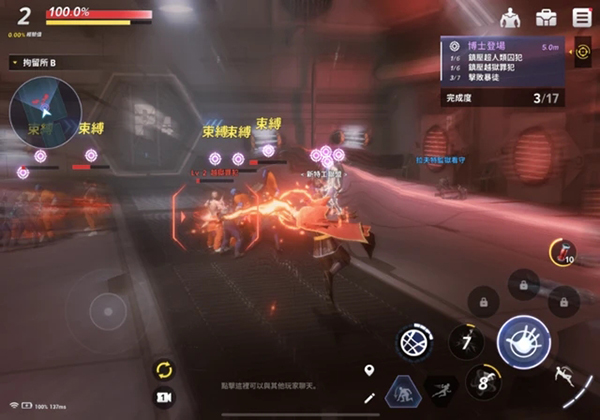
Task: Switch camera mode with the camera icon
Action: (x=164, y=397)
